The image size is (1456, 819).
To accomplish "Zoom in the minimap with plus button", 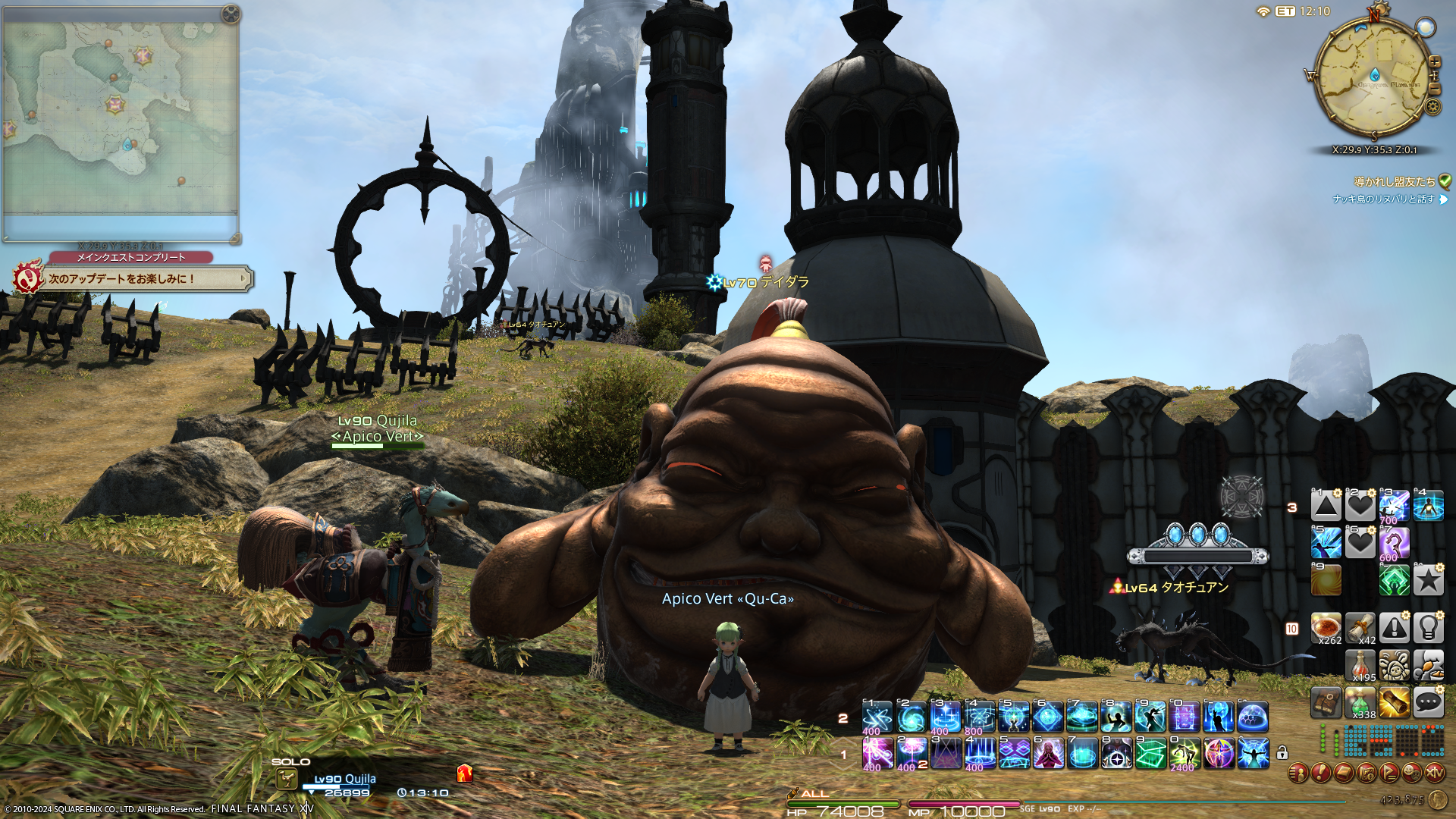I will point(1435,62).
